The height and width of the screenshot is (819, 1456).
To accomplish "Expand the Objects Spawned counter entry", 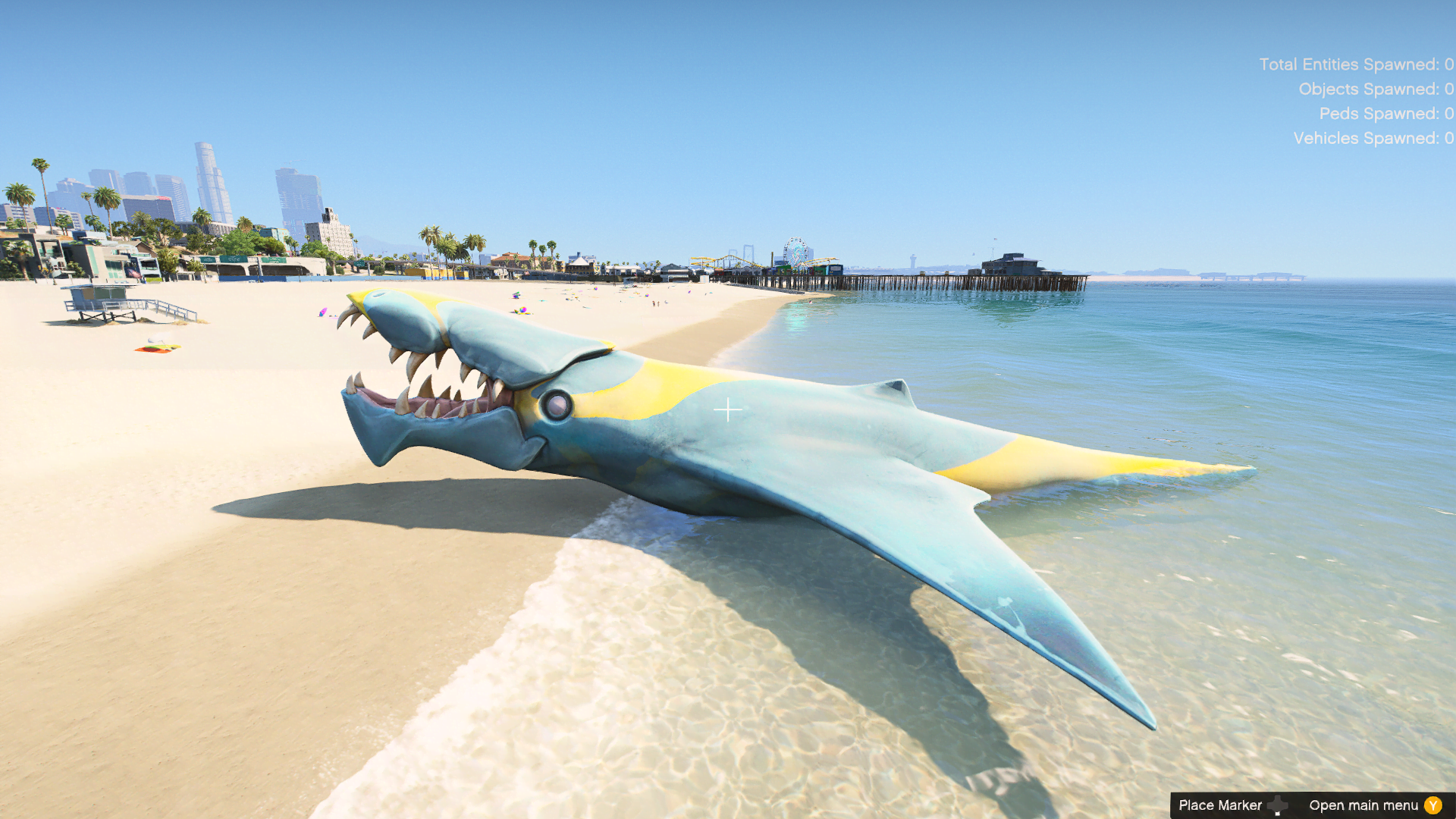I will coord(1375,89).
